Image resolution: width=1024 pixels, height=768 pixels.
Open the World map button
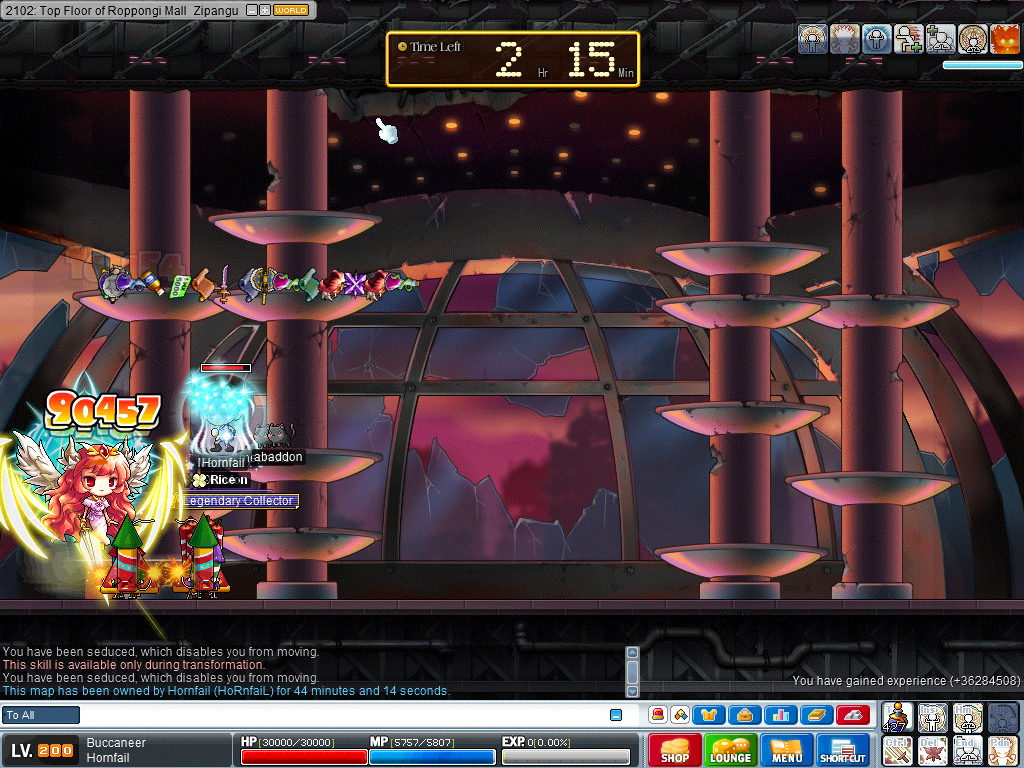tap(291, 10)
